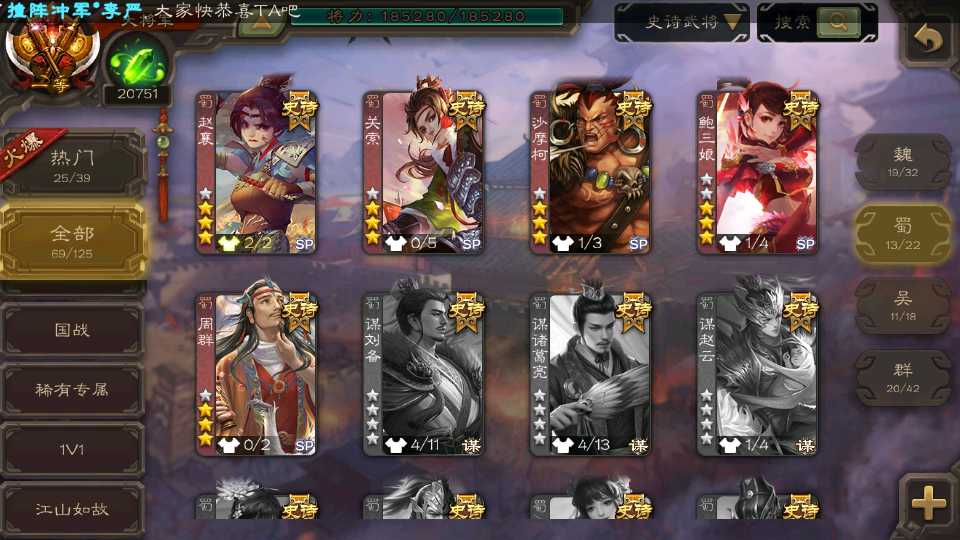Select the 江山如故 category
Screen dimensions: 960x540
coord(72,509)
